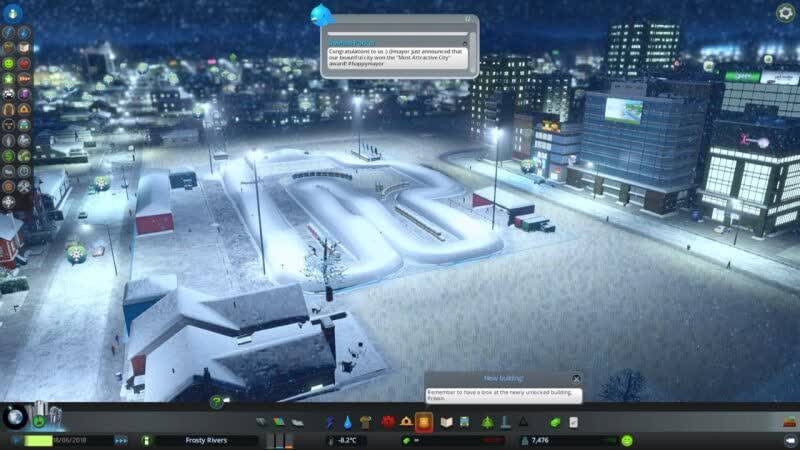Open the Roads build menu
Screen dimensions: 800x450
click(x=263, y=422)
